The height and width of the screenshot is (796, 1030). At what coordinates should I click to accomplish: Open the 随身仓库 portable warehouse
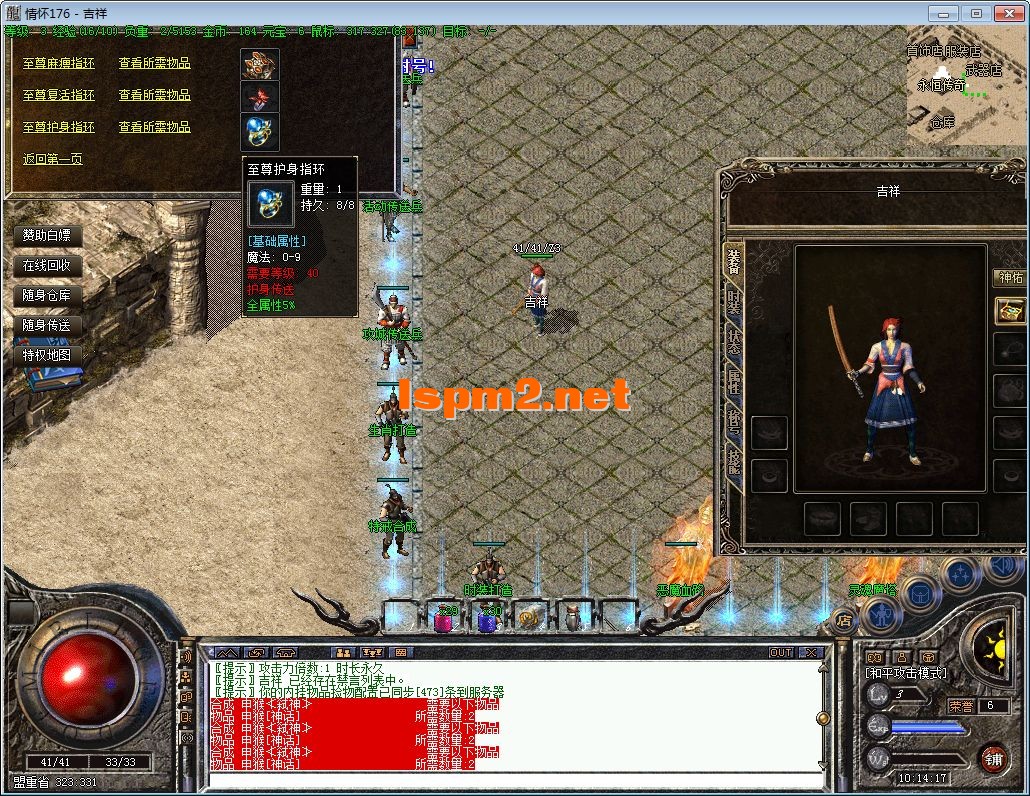(47, 296)
